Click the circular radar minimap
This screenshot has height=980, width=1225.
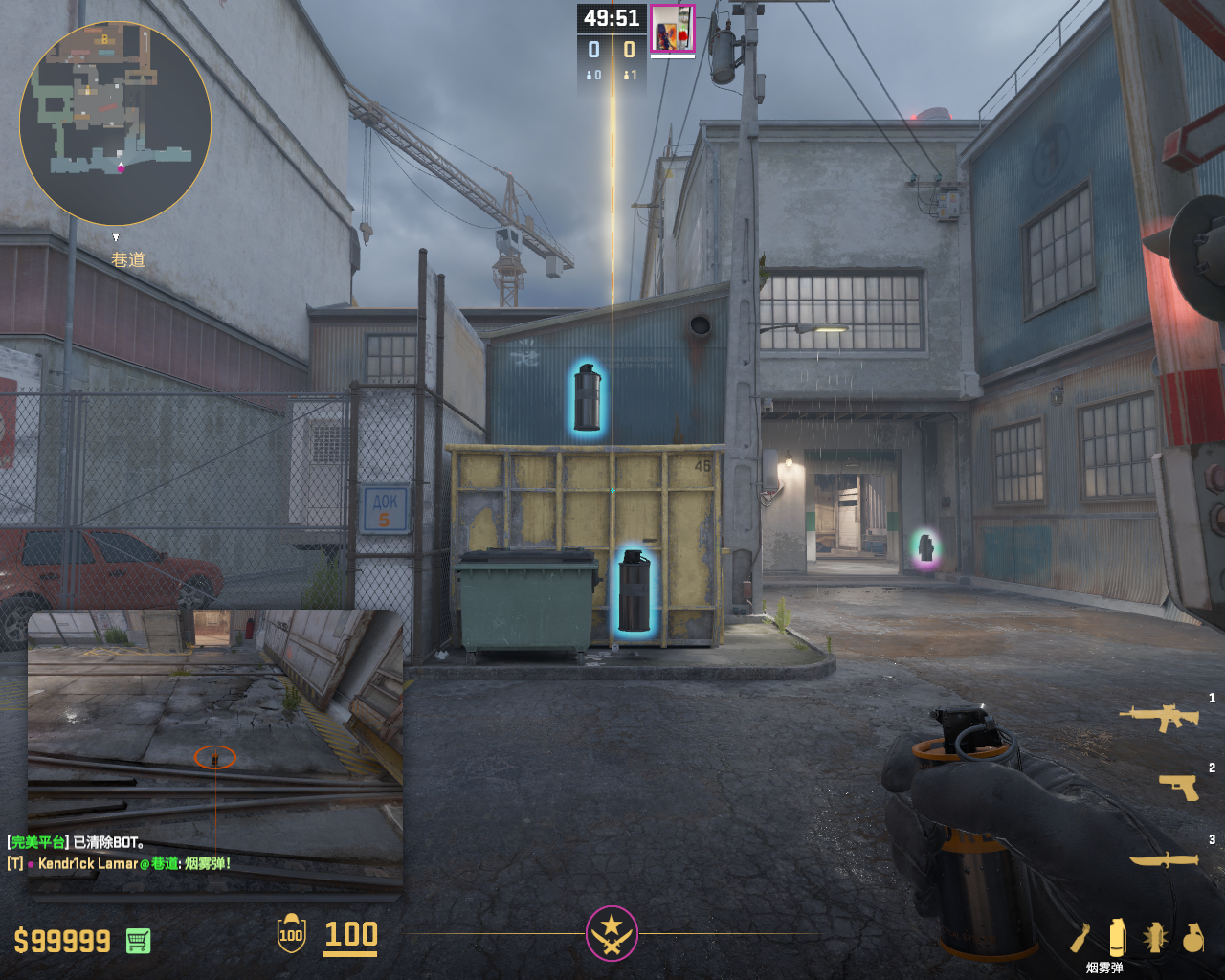tap(115, 122)
